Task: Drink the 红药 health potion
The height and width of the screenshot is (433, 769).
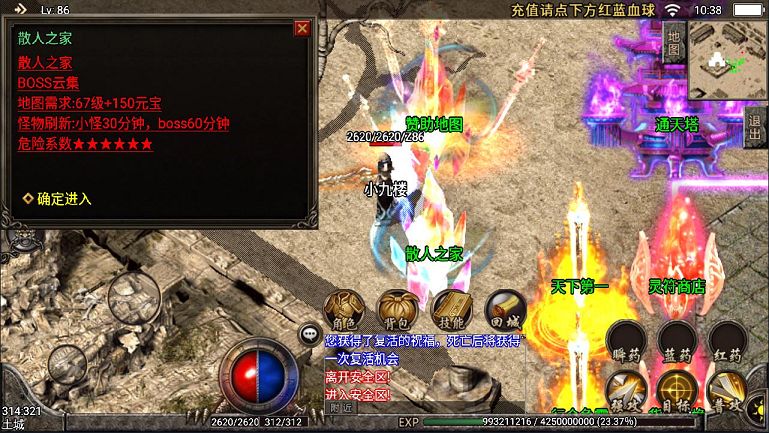Action: (726, 341)
